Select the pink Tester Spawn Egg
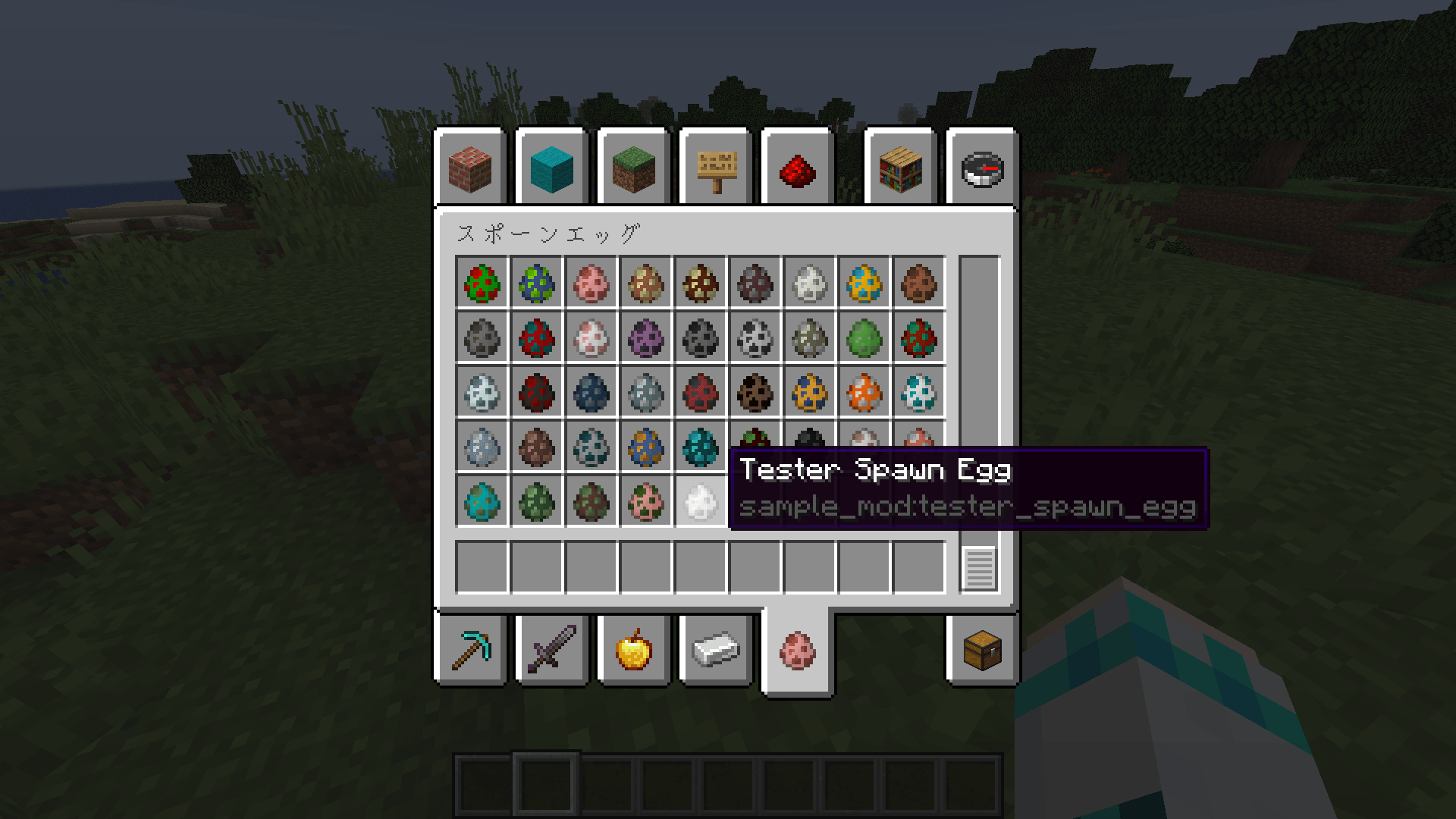Image resolution: width=1456 pixels, height=819 pixels. pyautogui.click(x=797, y=651)
